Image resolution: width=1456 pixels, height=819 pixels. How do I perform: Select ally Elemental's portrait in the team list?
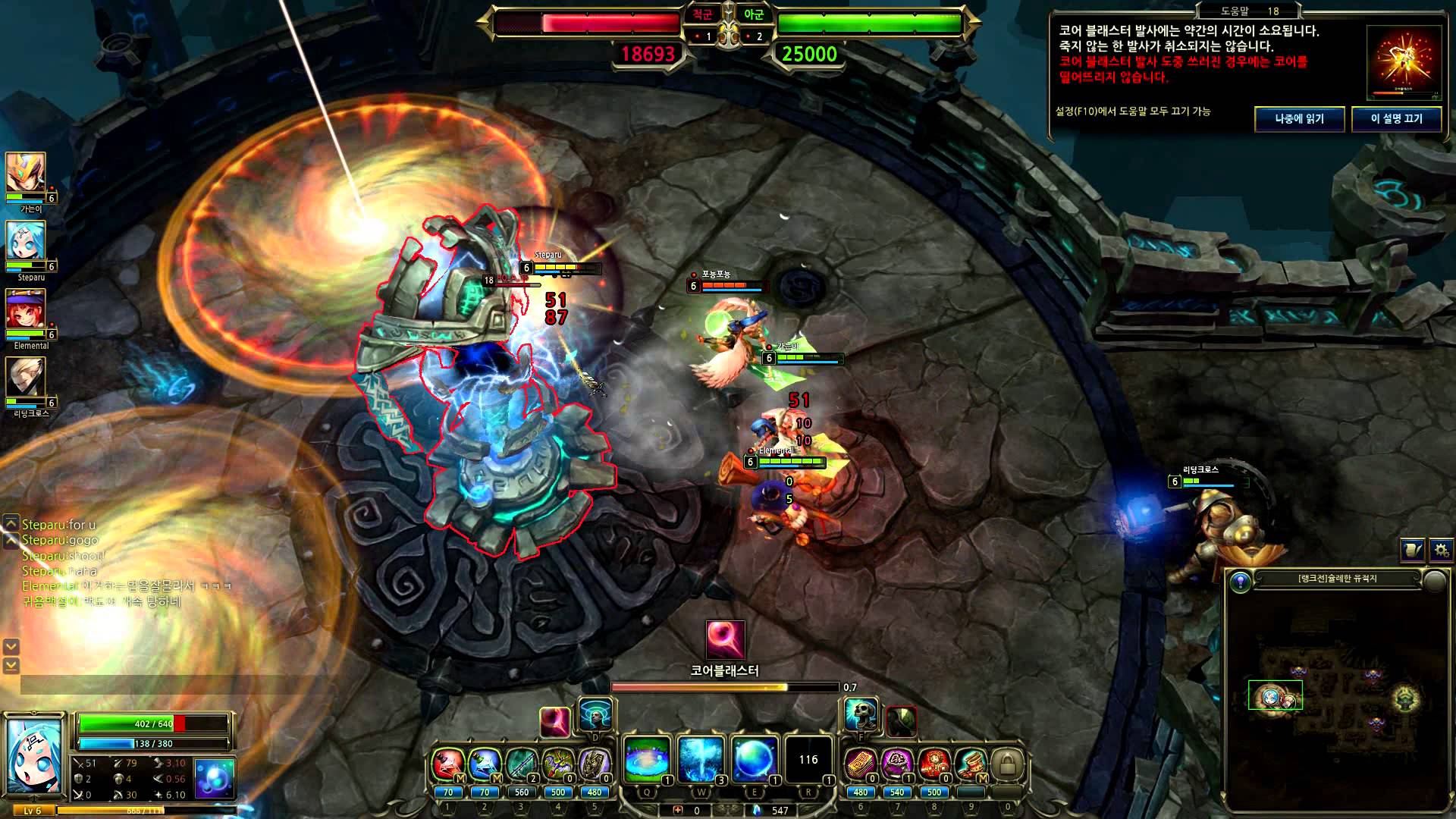click(x=27, y=311)
